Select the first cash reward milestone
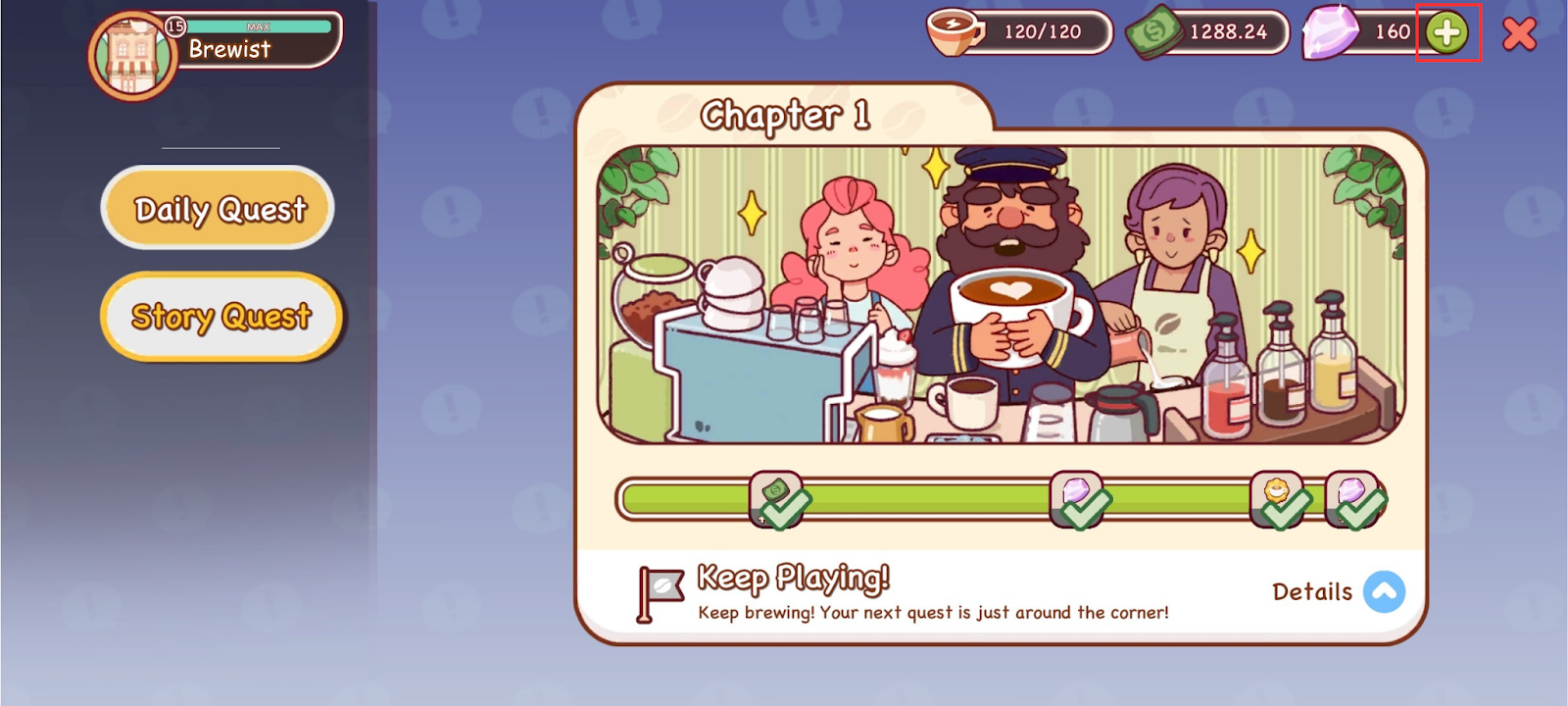The image size is (1568, 706). tap(777, 498)
